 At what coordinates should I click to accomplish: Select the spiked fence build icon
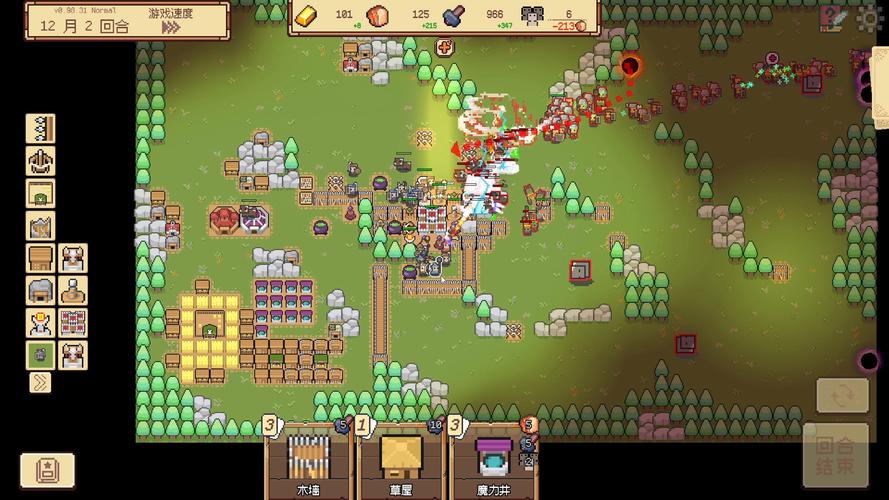41,129
